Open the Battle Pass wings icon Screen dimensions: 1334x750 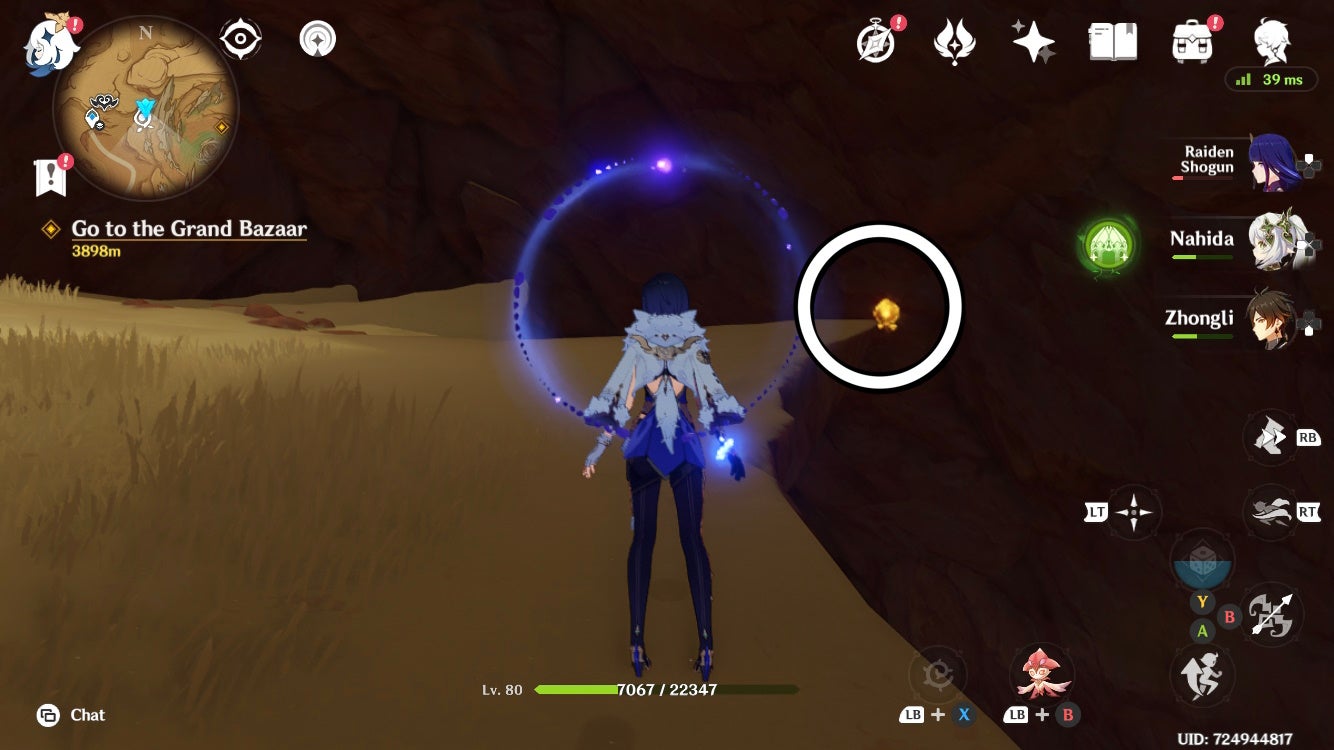point(955,39)
